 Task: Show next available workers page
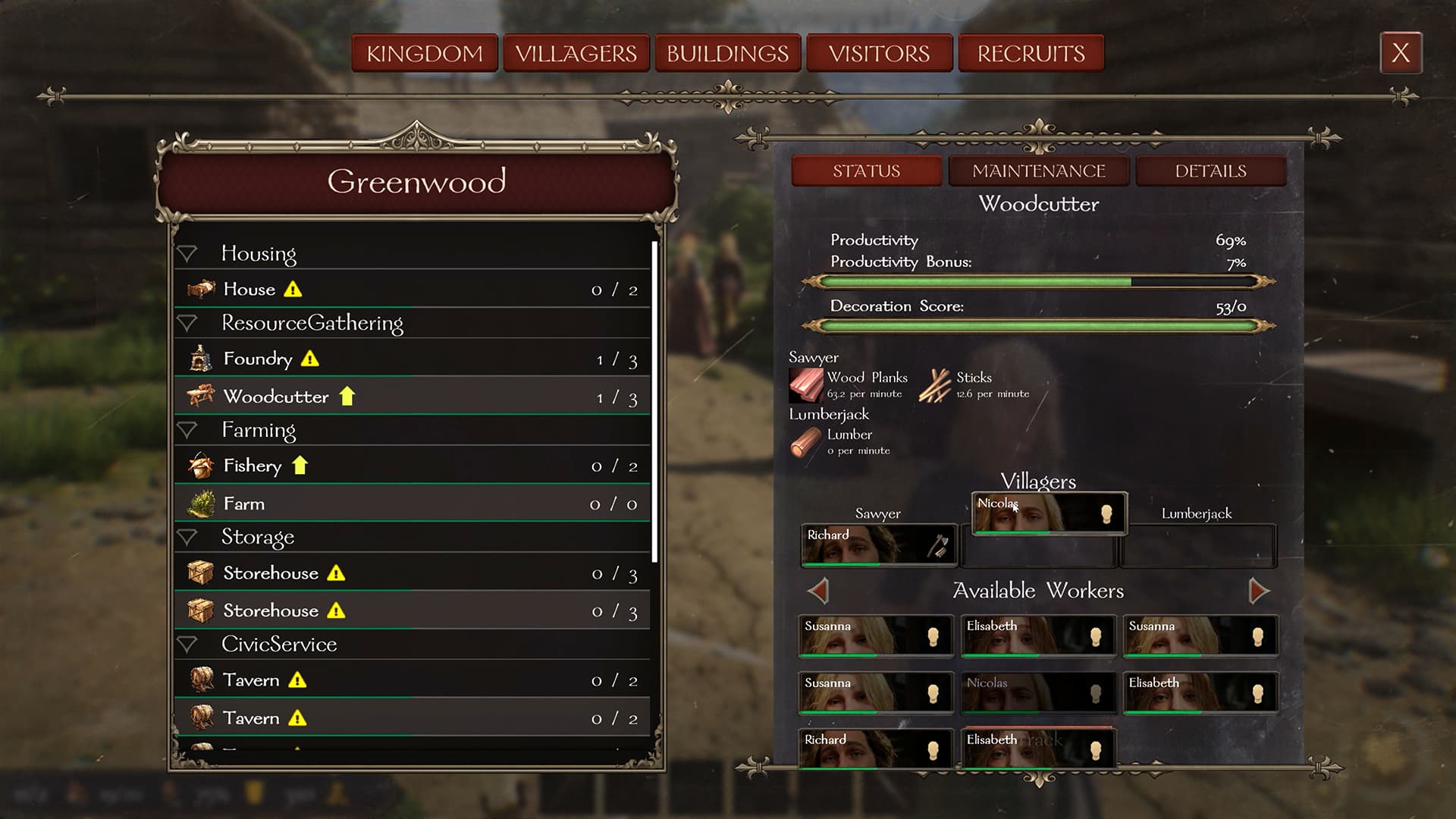point(1258,591)
